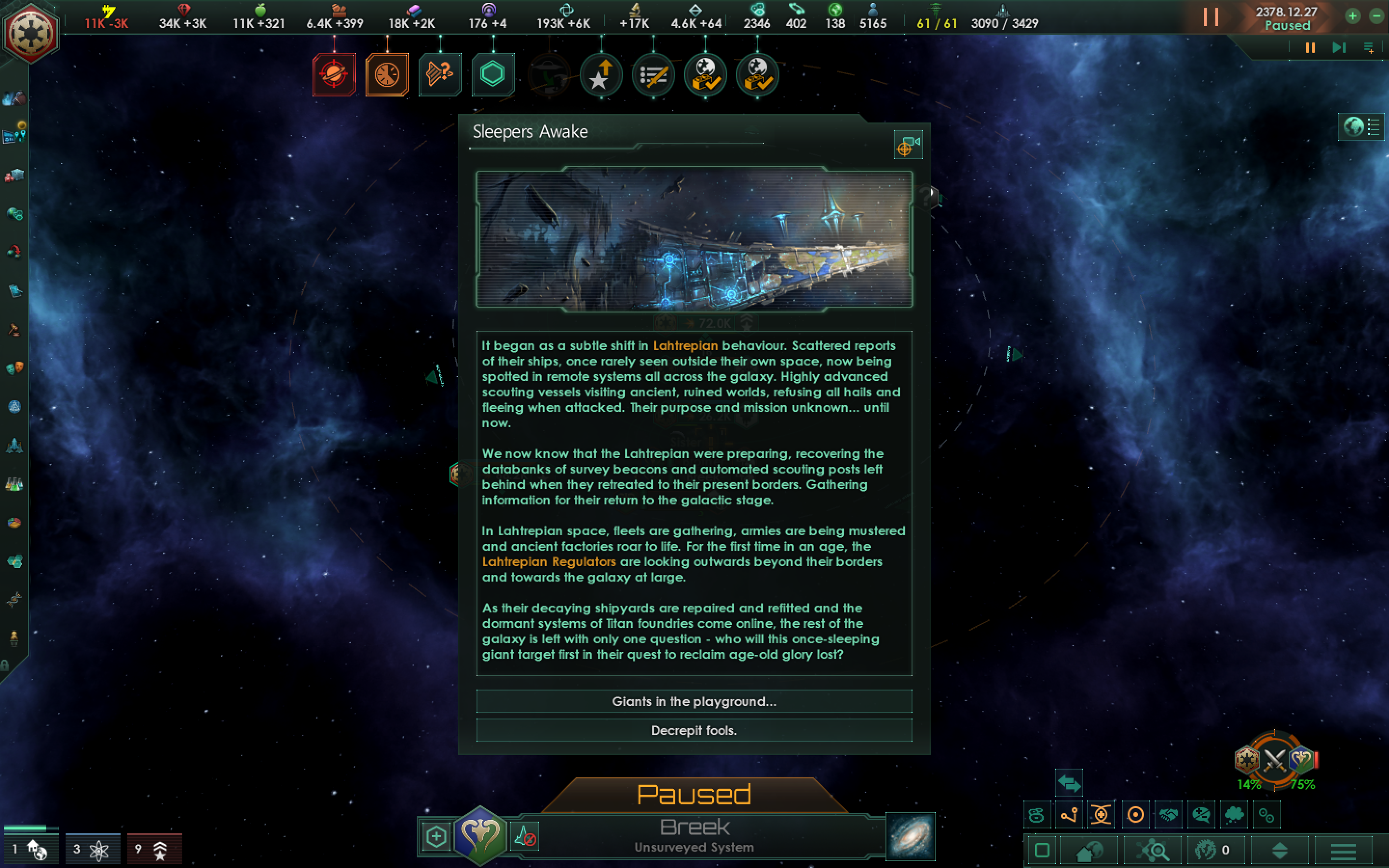Image resolution: width=1389 pixels, height=868 pixels.
Task: Open the Technology panel via flask icon
Action: (x=15, y=484)
